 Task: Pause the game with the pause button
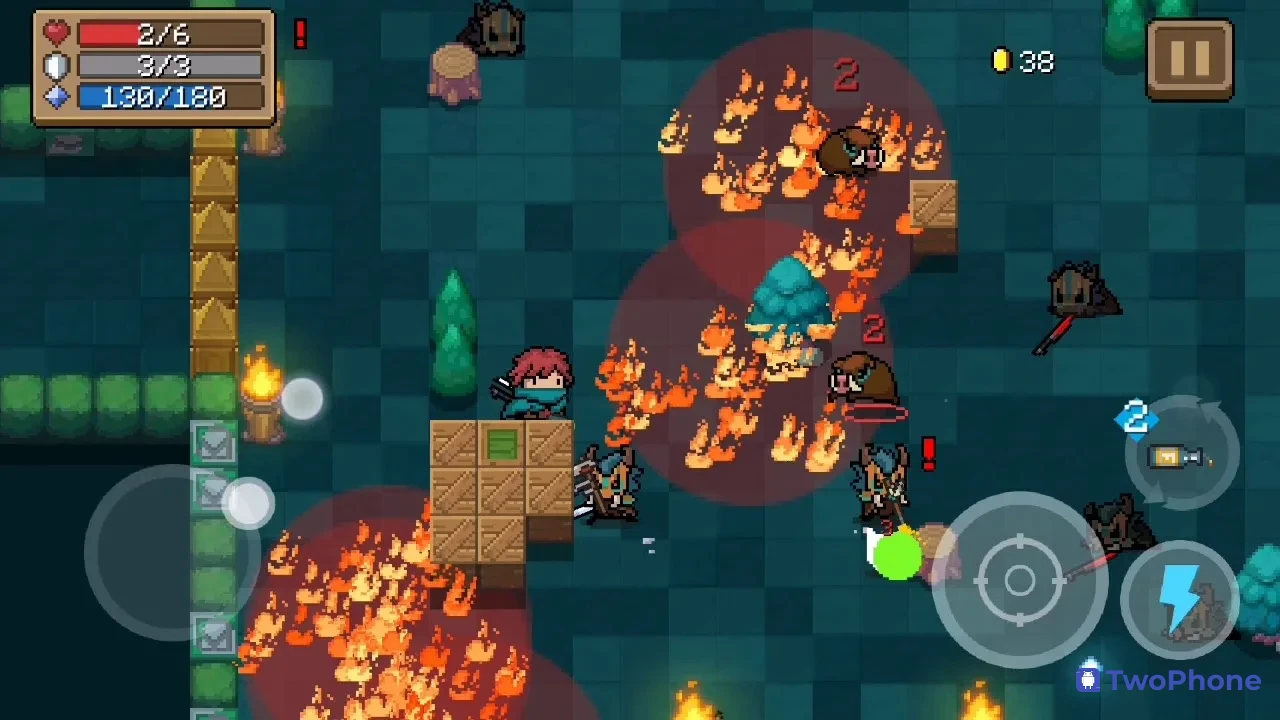pyautogui.click(x=1189, y=59)
